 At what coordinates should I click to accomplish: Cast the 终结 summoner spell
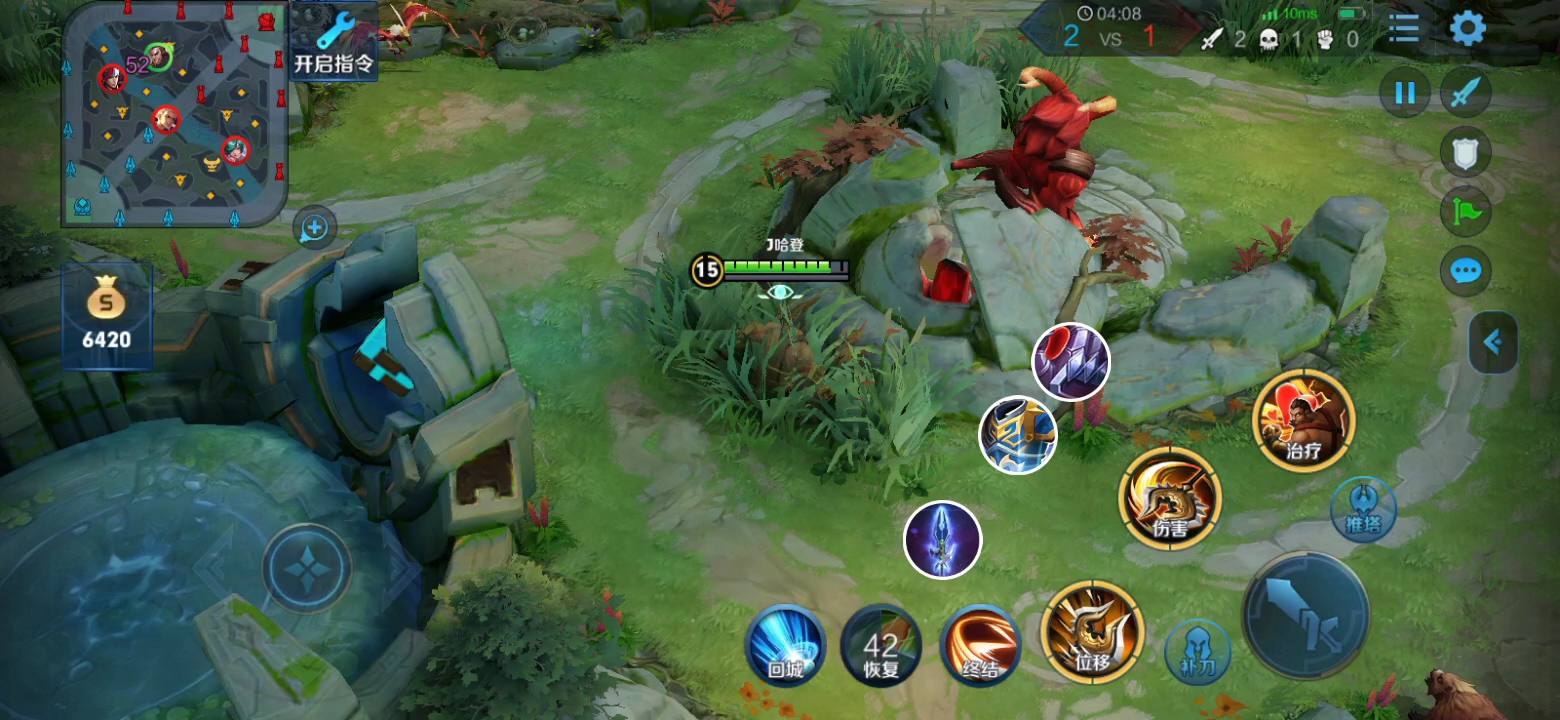(980, 645)
